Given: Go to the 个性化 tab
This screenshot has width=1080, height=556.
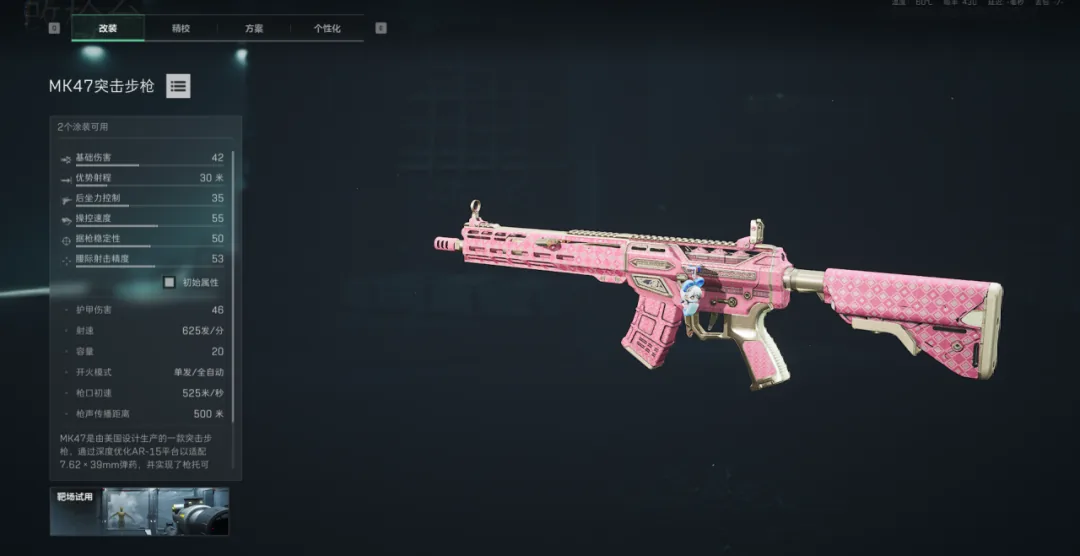Looking at the screenshot, I should [x=327, y=28].
